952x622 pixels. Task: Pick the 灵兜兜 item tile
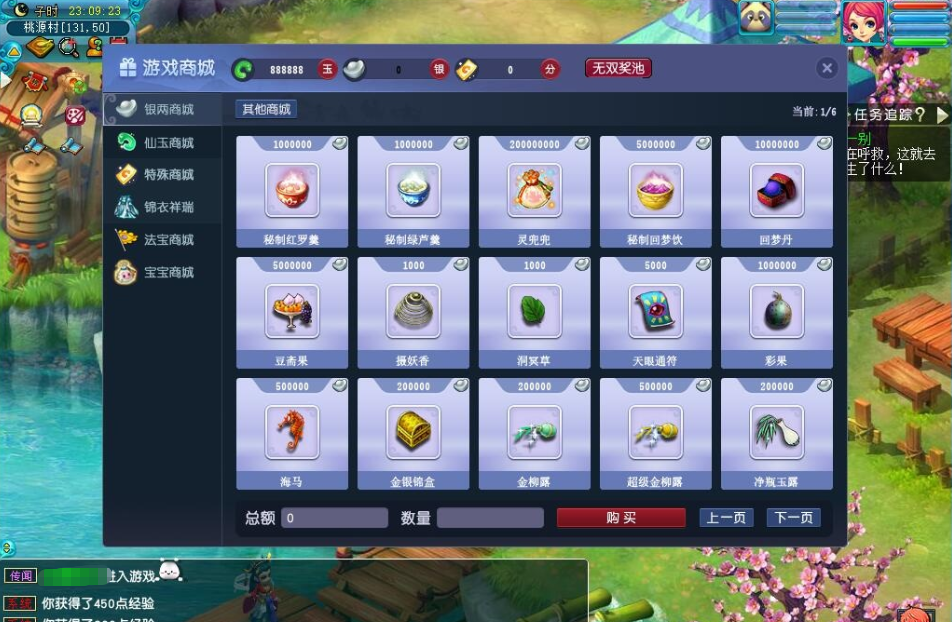pyautogui.click(x=534, y=191)
